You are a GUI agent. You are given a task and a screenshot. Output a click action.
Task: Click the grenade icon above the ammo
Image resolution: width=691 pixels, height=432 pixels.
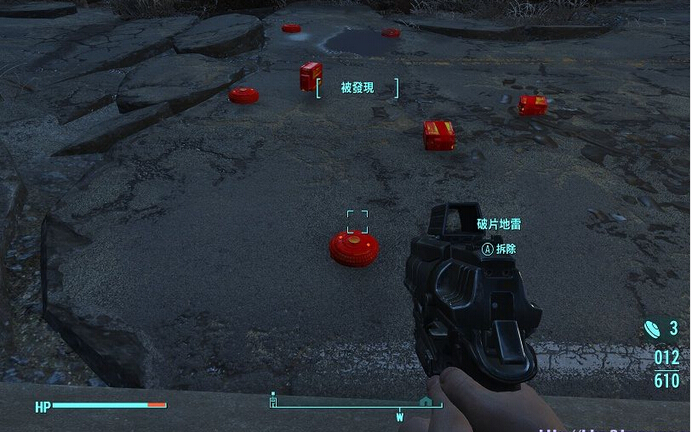tap(652, 327)
